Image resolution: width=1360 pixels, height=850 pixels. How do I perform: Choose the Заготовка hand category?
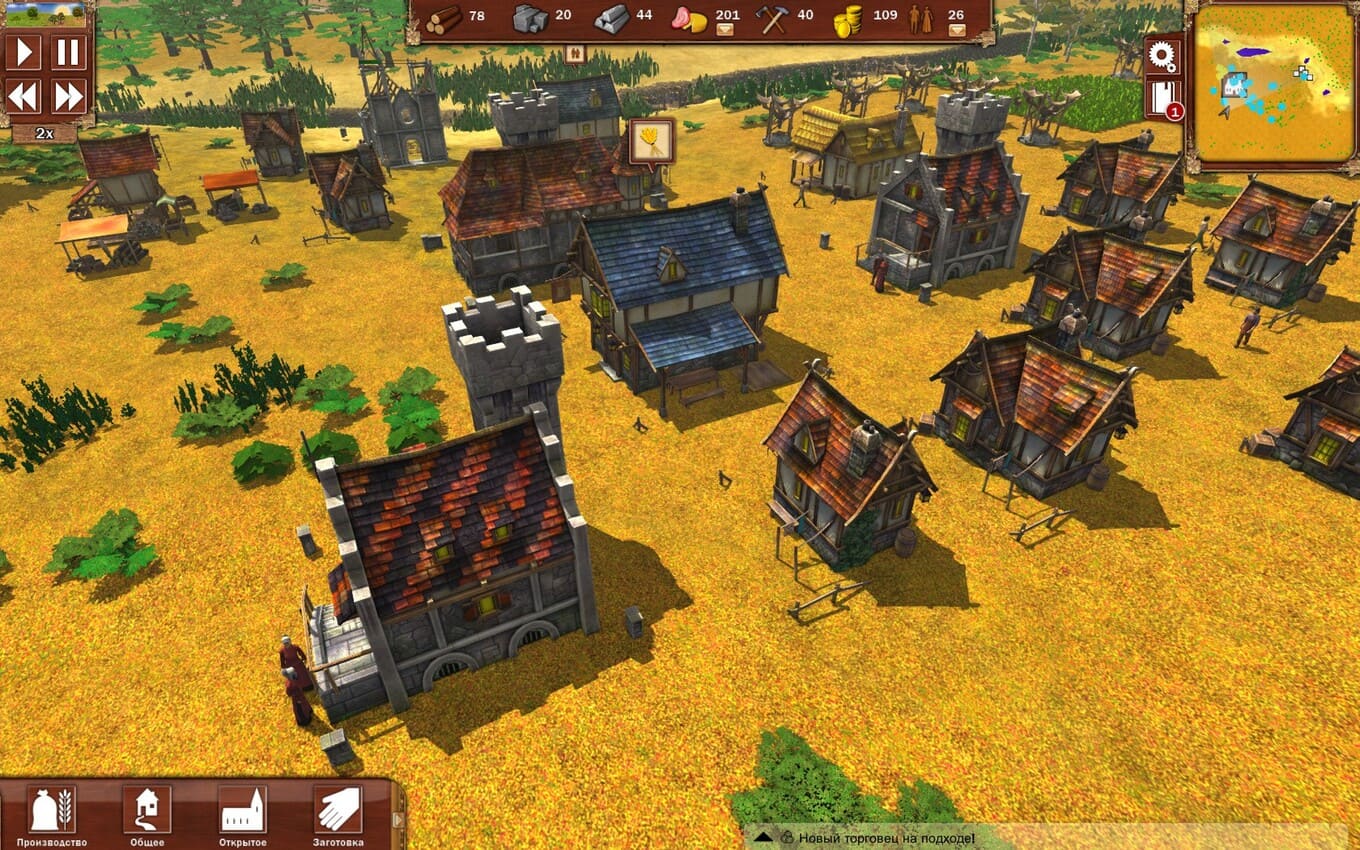point(338,811)
